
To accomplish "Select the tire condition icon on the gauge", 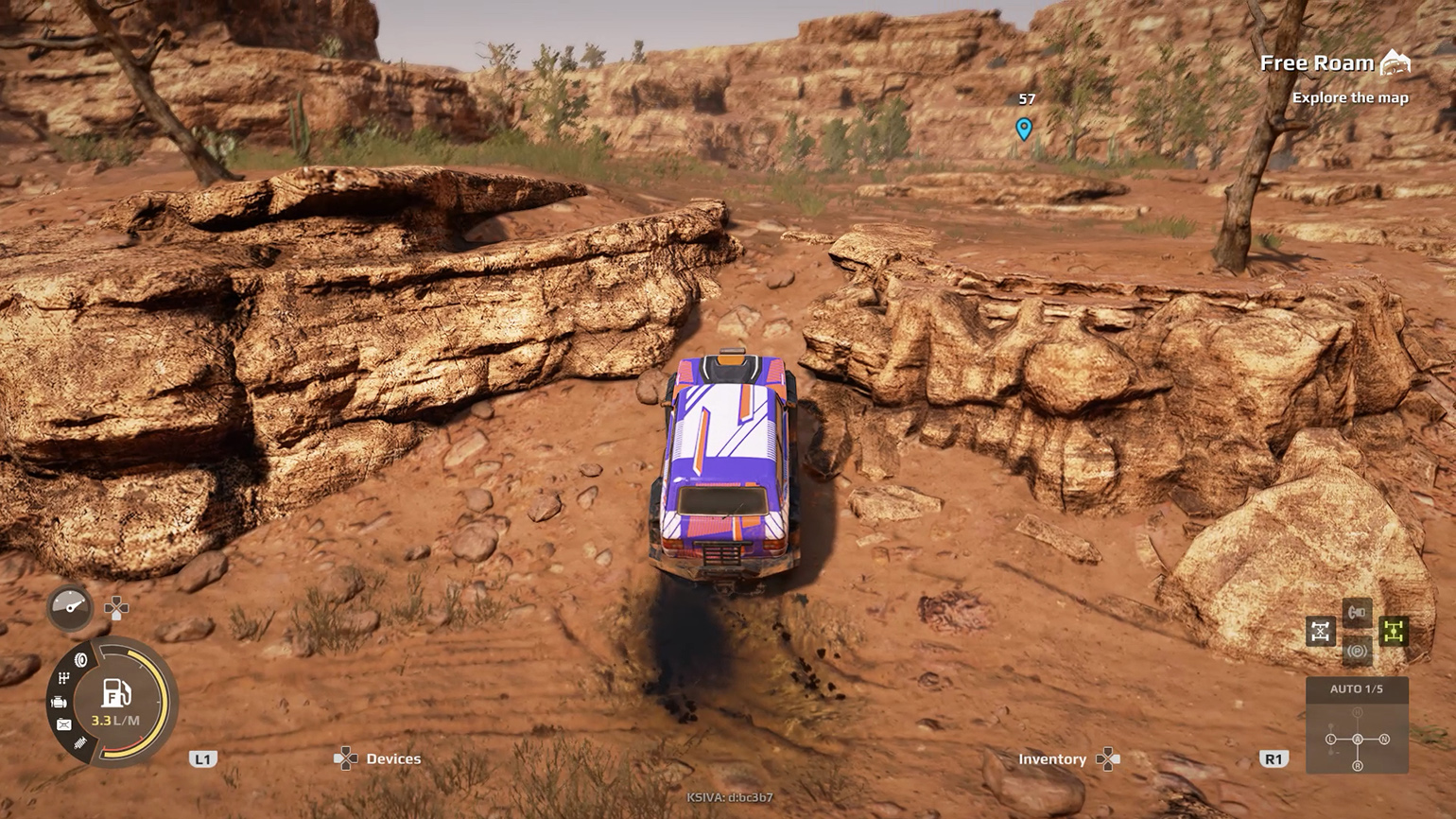I will click(x=80, y=659).
